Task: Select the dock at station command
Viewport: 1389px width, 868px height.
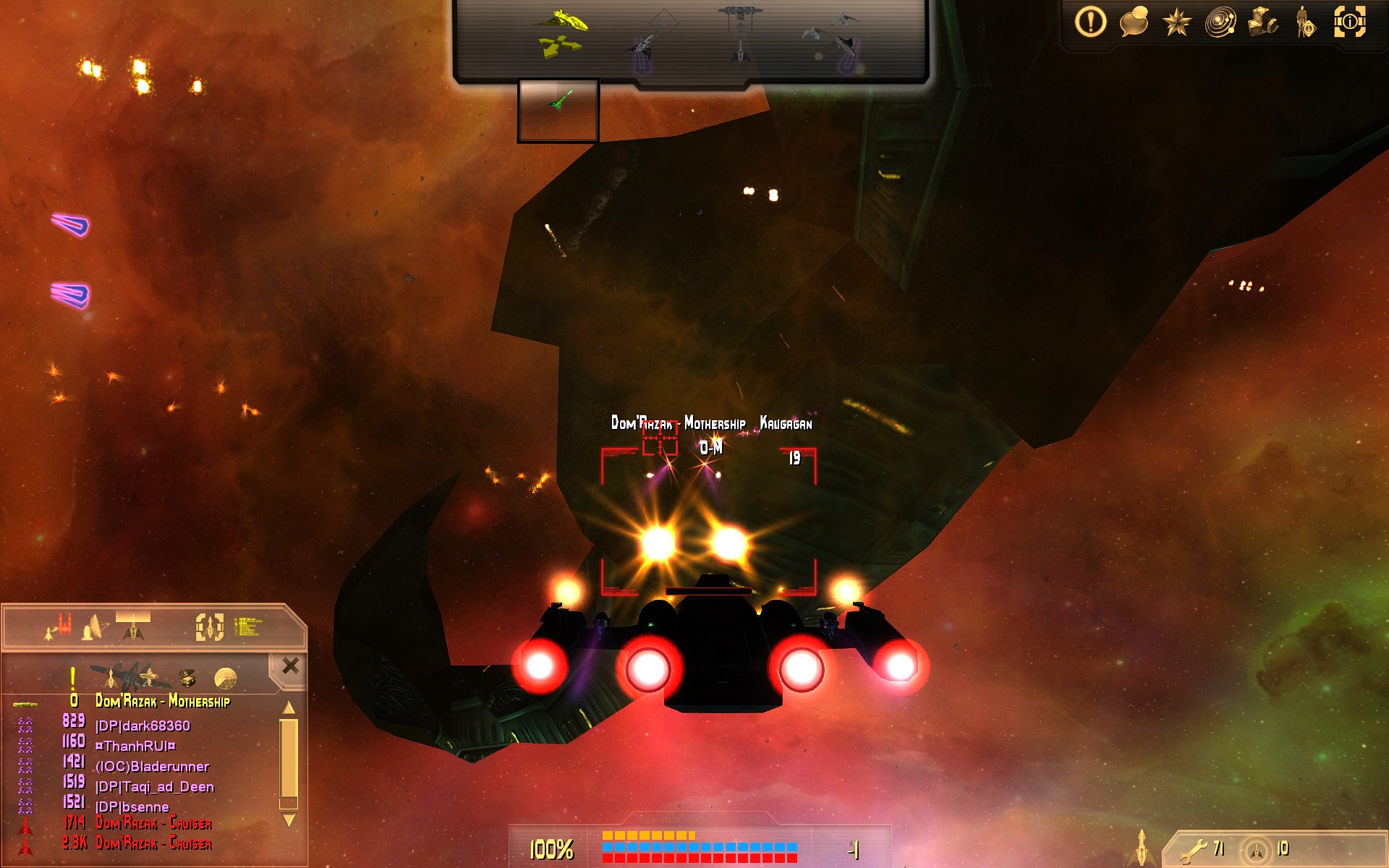Action: pyautogui.click(x=740, y=33)
